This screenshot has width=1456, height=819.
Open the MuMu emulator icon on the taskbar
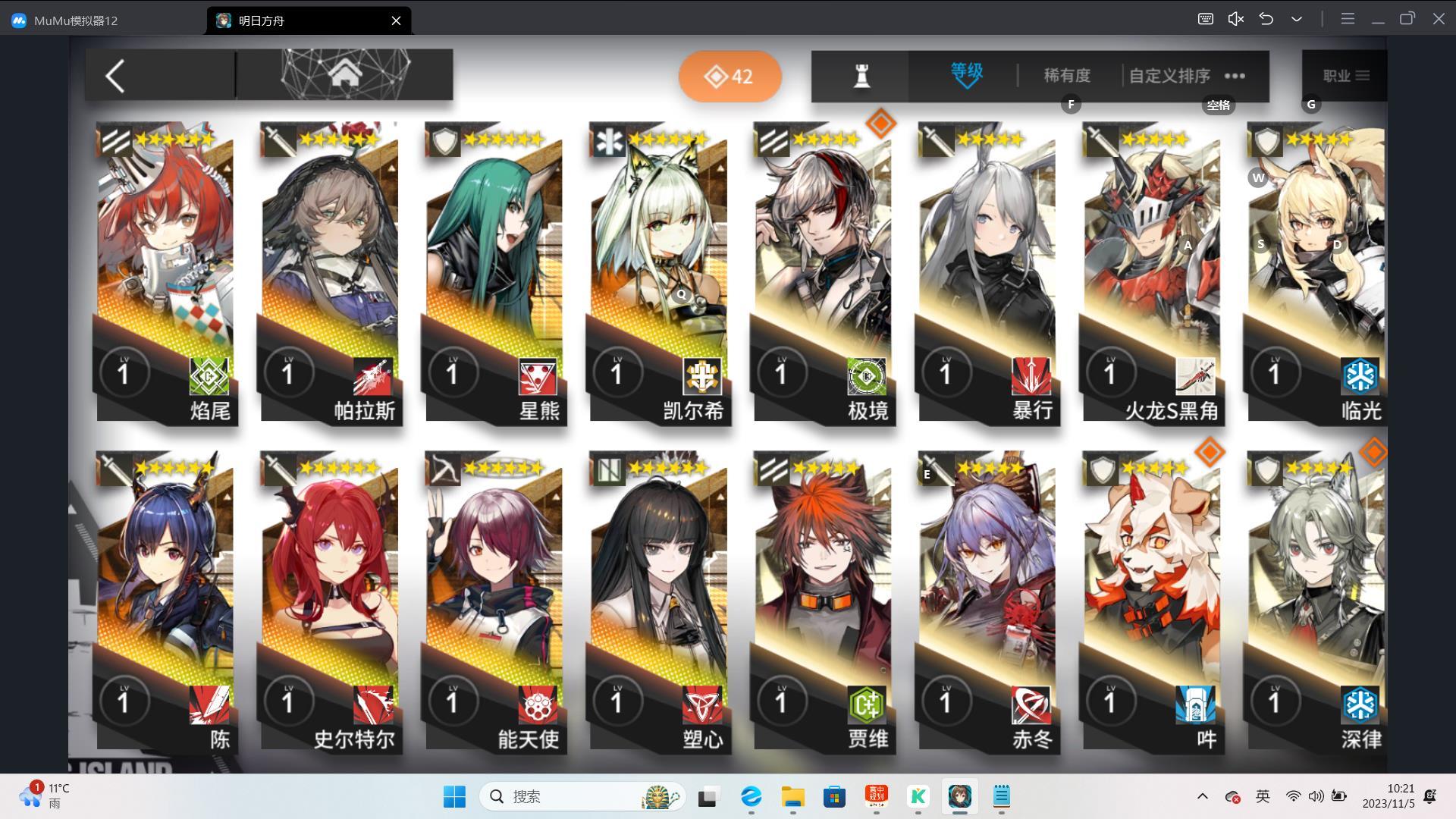pos(959,797)
